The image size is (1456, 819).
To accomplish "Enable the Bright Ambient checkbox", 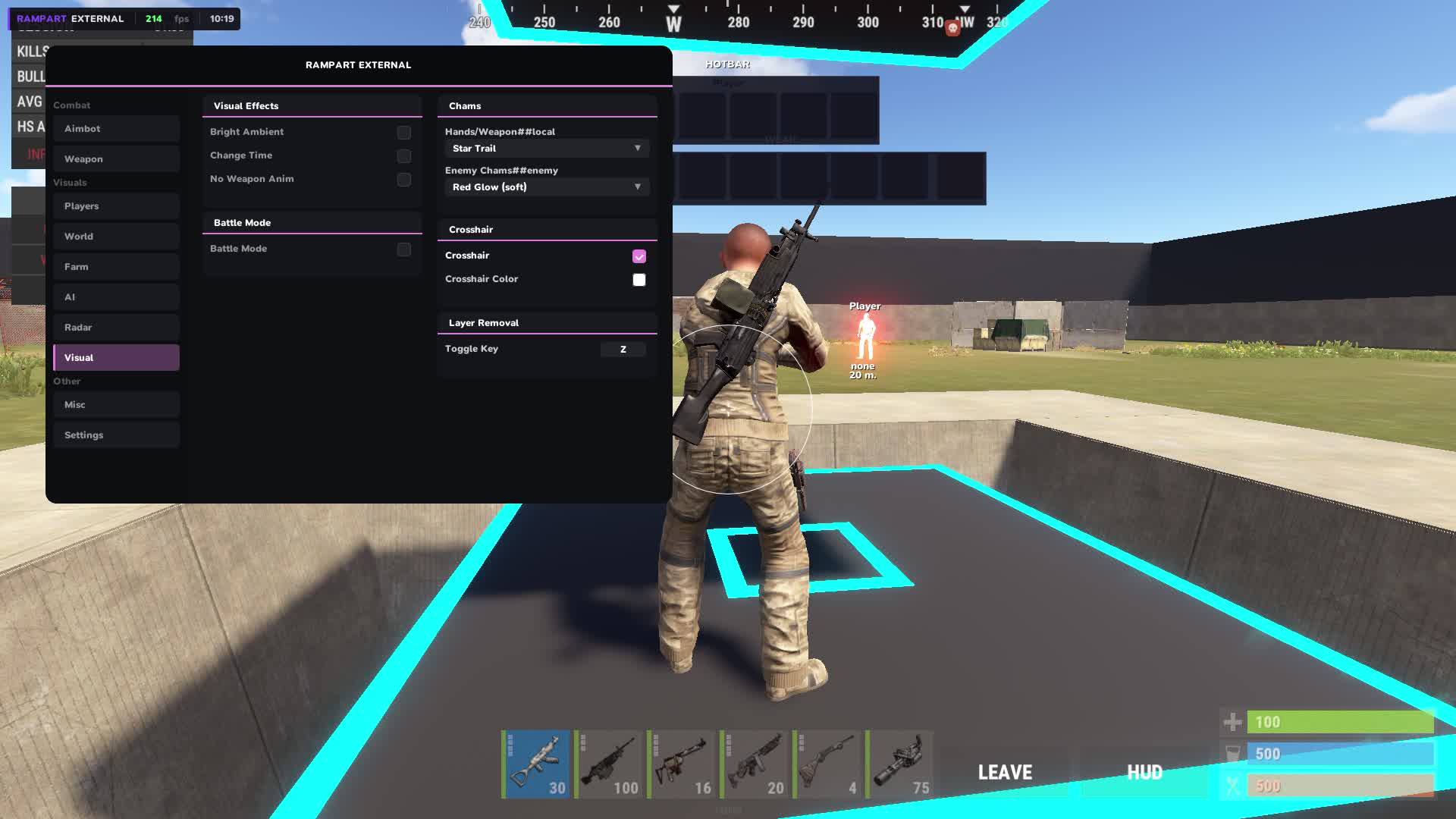I will pyautogui.click(x=403, y=132).
